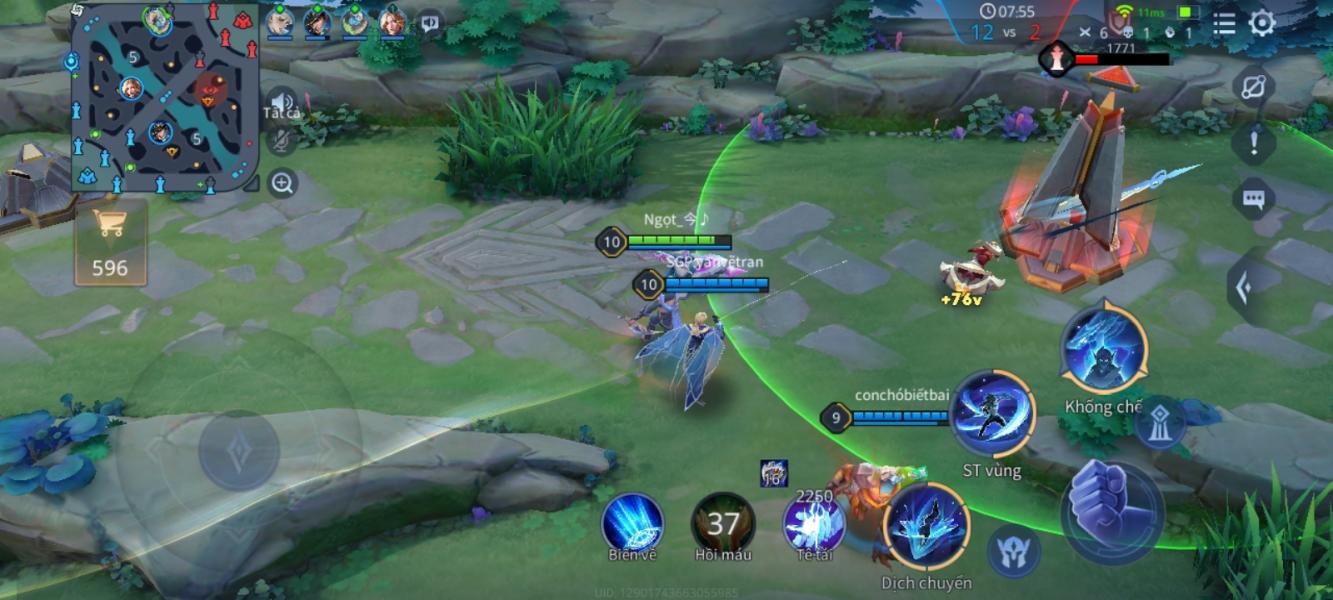Select the minion-target helmet button
This screenshot has height=600, width=1333.
1014,552
